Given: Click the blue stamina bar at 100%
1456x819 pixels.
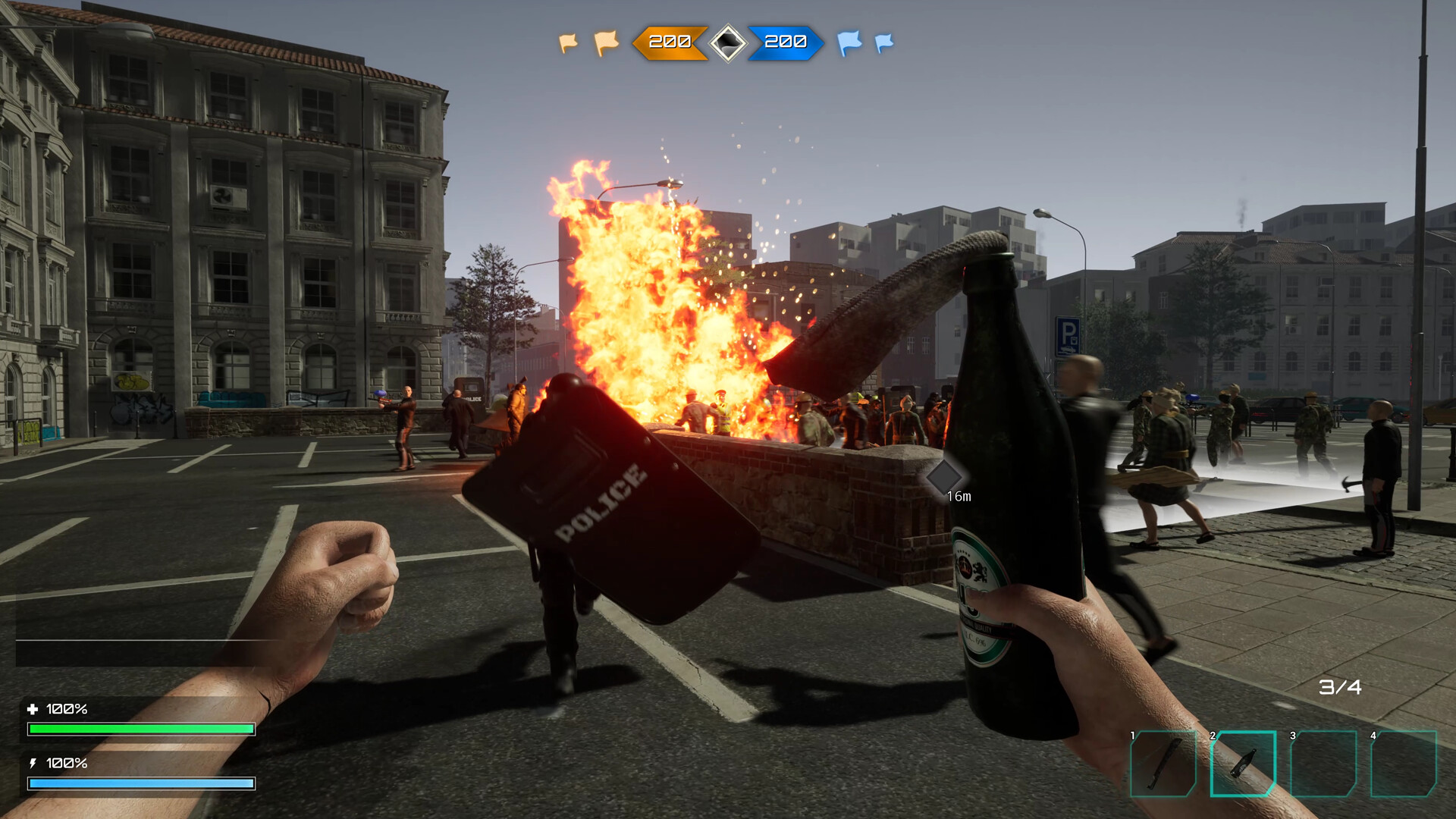Looking at the screenshot, I should 140,782.
